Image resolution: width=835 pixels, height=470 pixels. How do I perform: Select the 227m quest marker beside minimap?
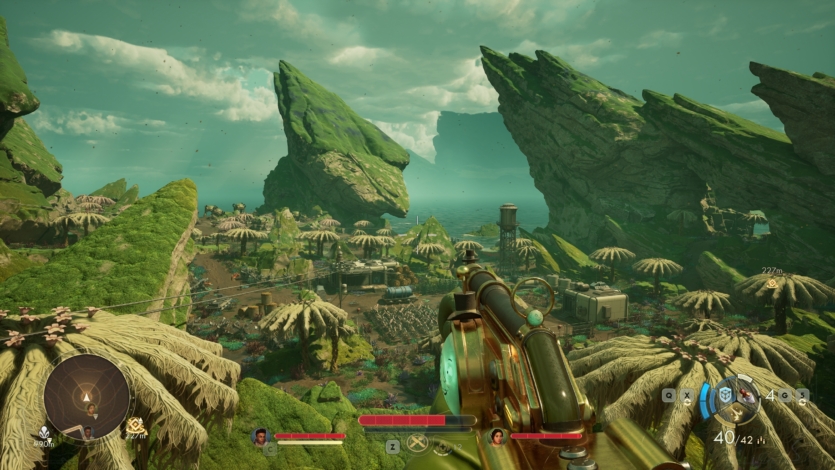pos(134,427)
